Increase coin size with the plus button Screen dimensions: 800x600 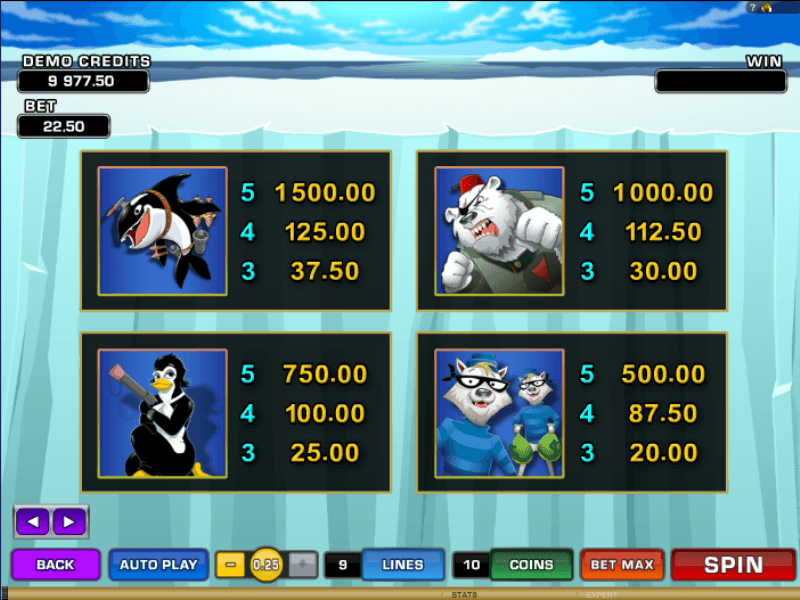point(303,565)
